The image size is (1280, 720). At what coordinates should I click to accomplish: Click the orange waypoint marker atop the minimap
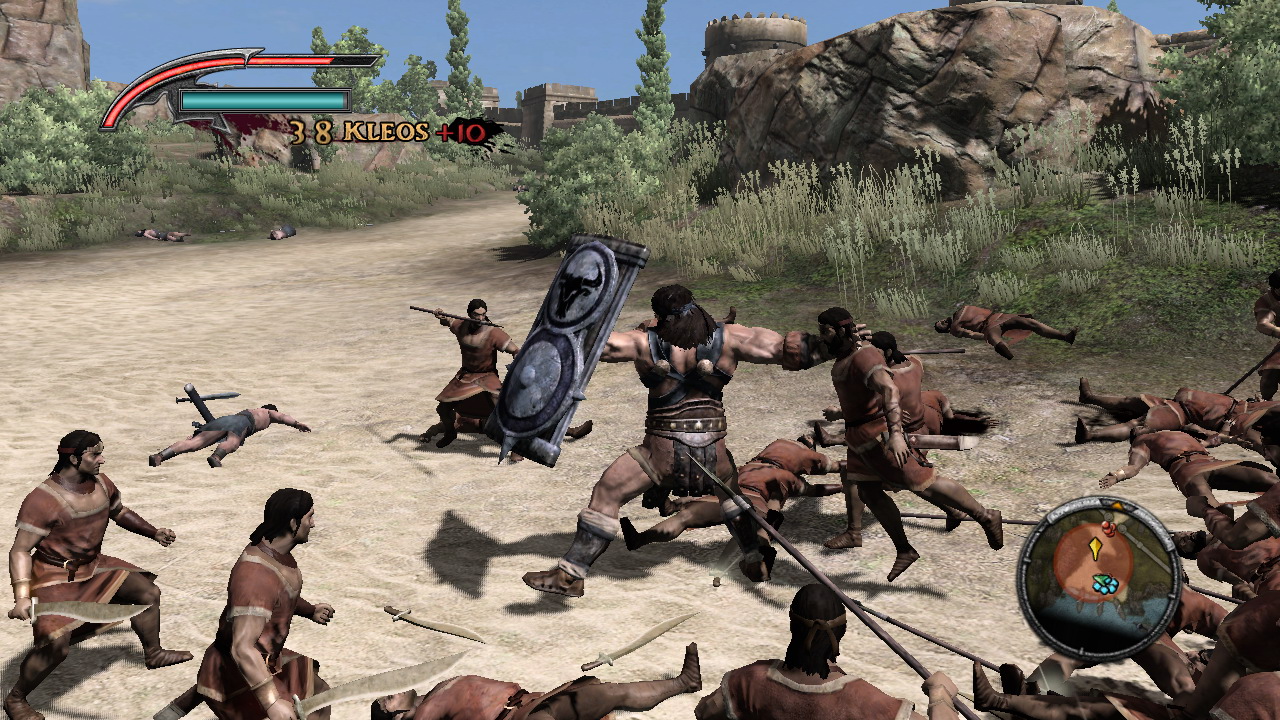(1117, 504)
